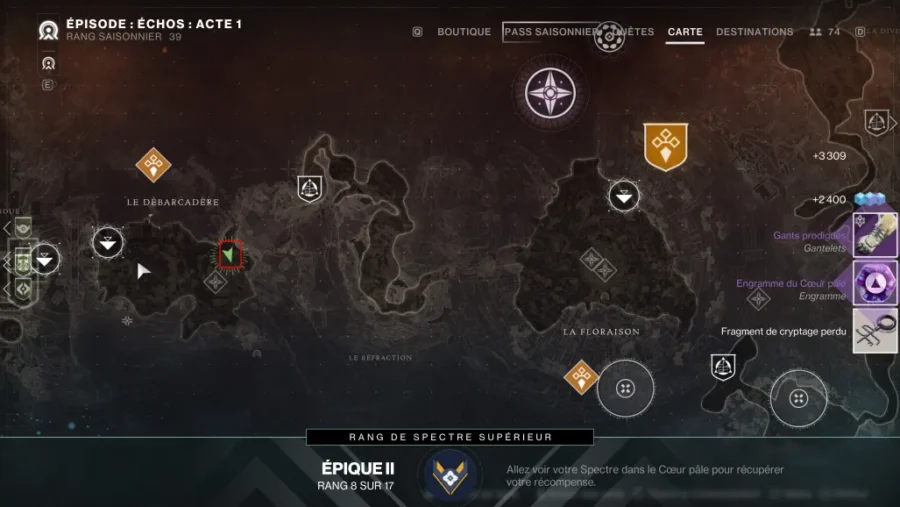
Task: Choose the orange banner shield map marker
Action: click(665, 146)
